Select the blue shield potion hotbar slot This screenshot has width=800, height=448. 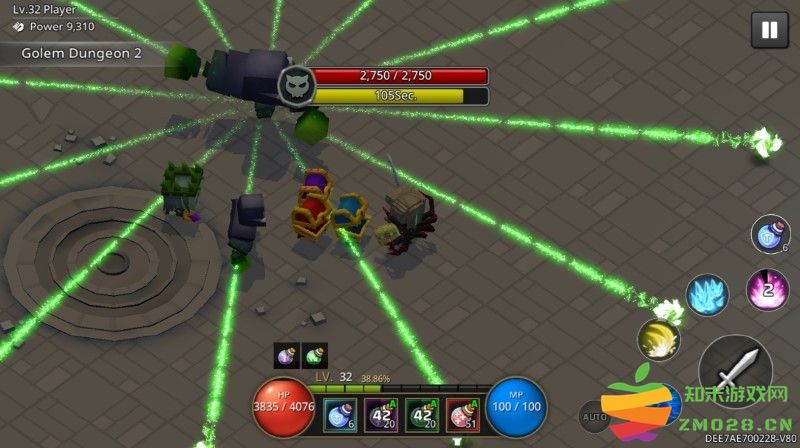pyautogui.click(x=341, y=411)
